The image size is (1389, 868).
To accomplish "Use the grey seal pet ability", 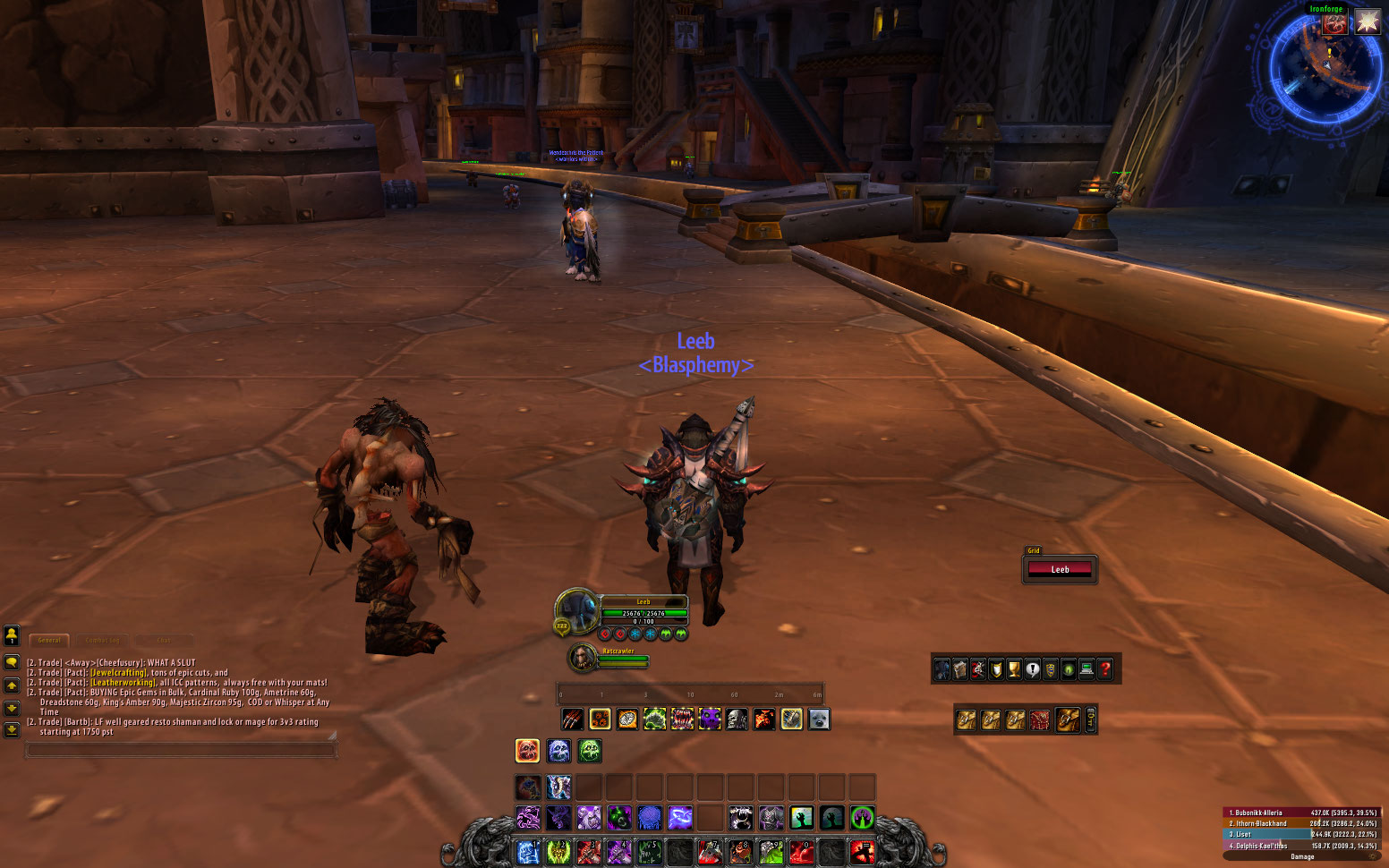I will coord(819,719).
